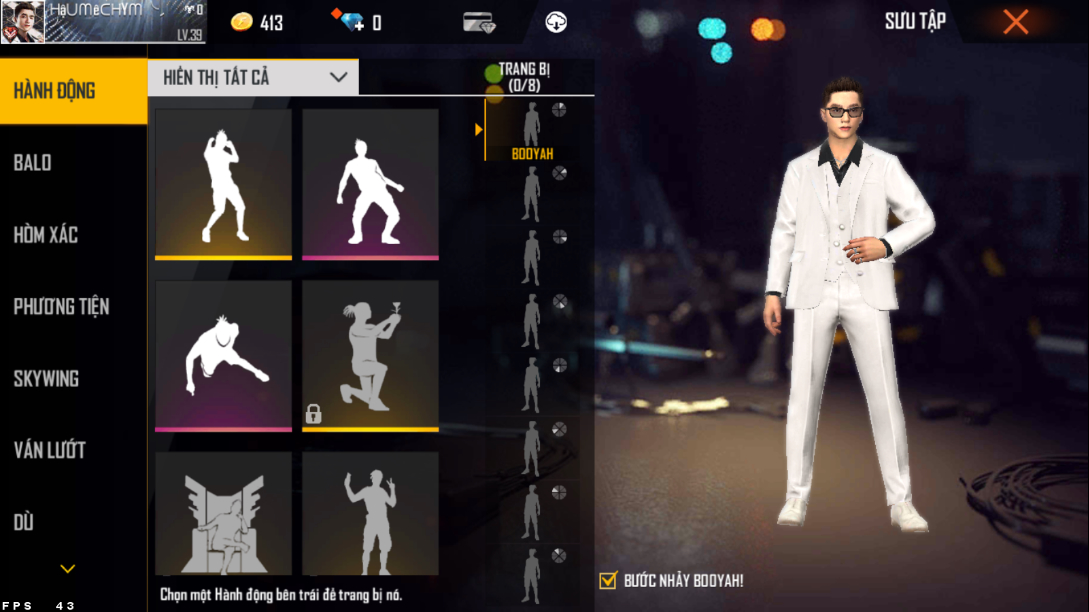Switch to the Skywing tab

[73, 379]
